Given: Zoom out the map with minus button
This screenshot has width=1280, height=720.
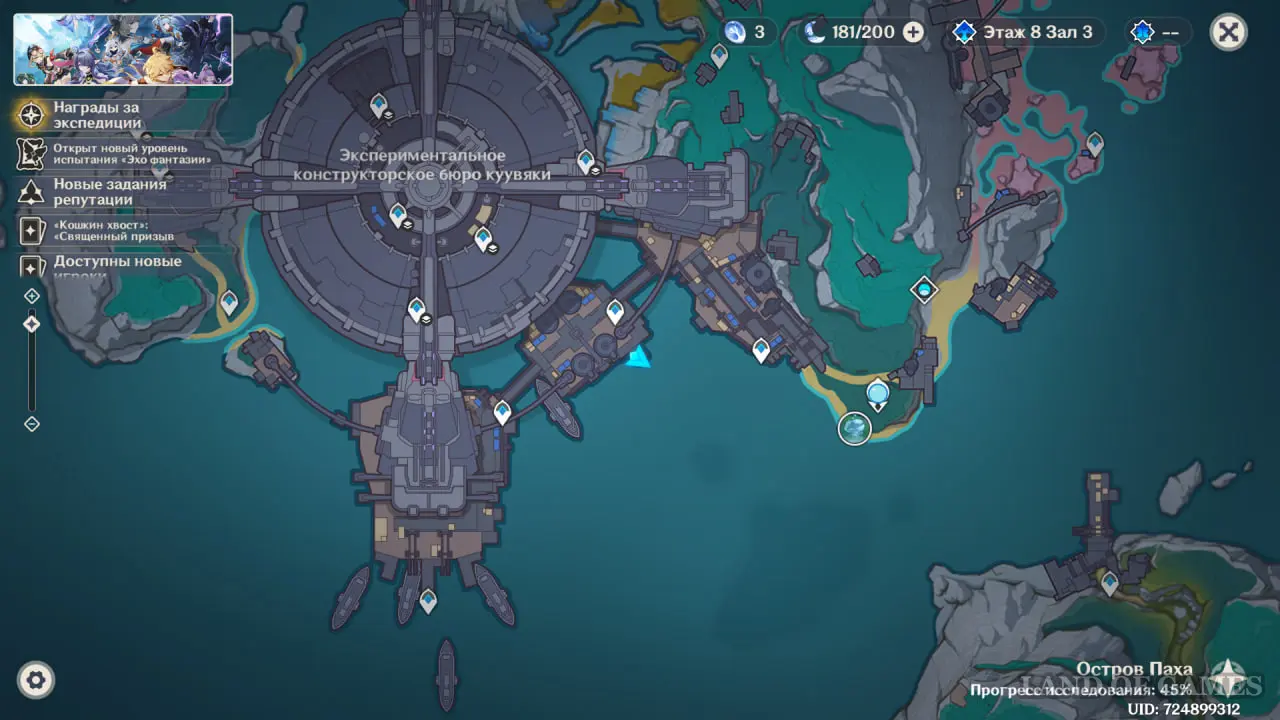Looking at the screenshot, I should (x=32, y=424).
